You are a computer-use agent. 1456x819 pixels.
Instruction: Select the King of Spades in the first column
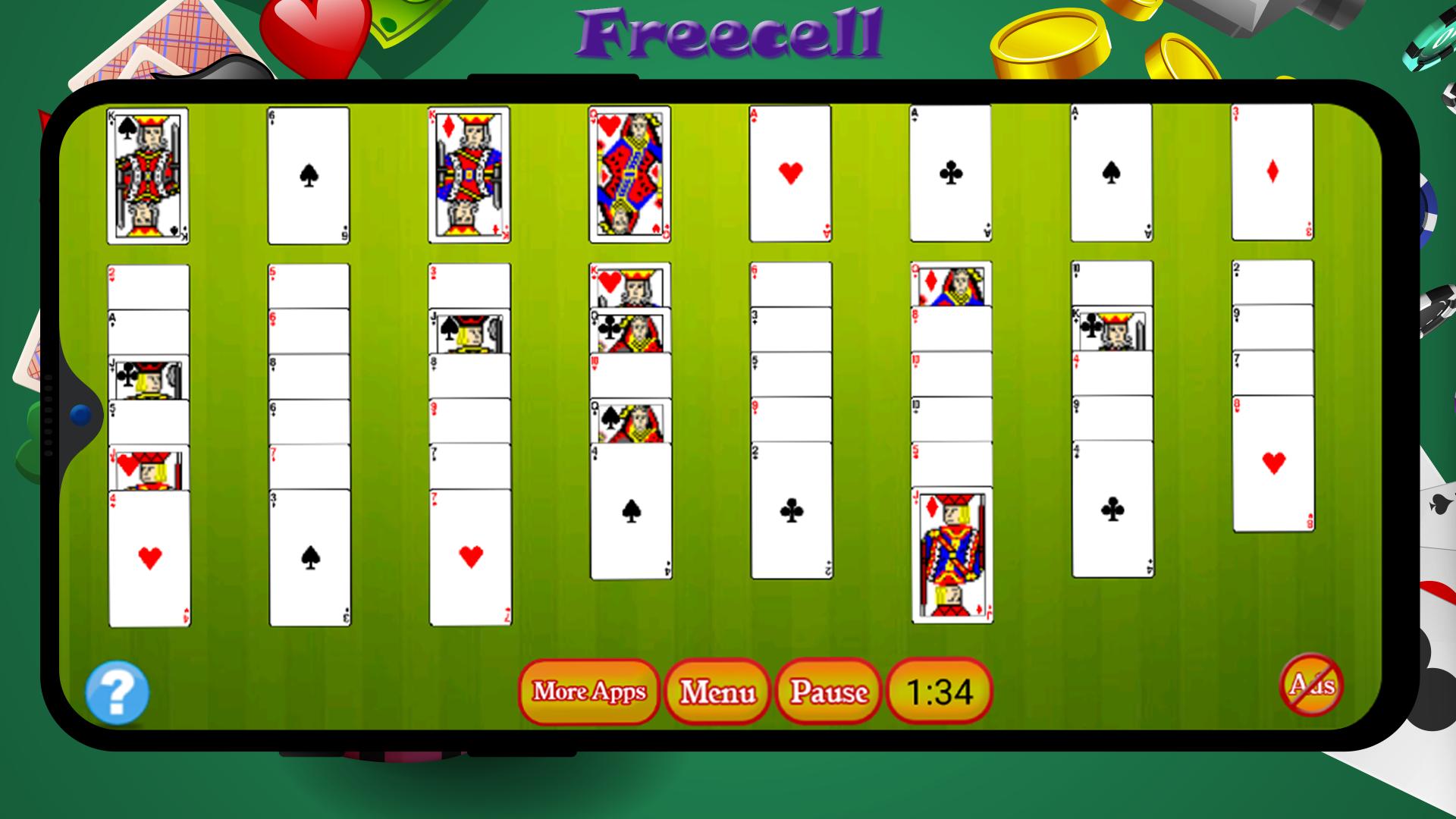(x=148, y=174)
